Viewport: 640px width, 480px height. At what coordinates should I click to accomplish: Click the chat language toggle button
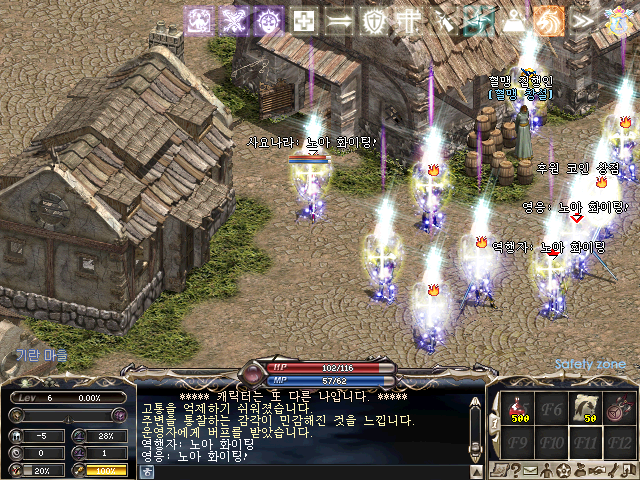coord(148,471)
